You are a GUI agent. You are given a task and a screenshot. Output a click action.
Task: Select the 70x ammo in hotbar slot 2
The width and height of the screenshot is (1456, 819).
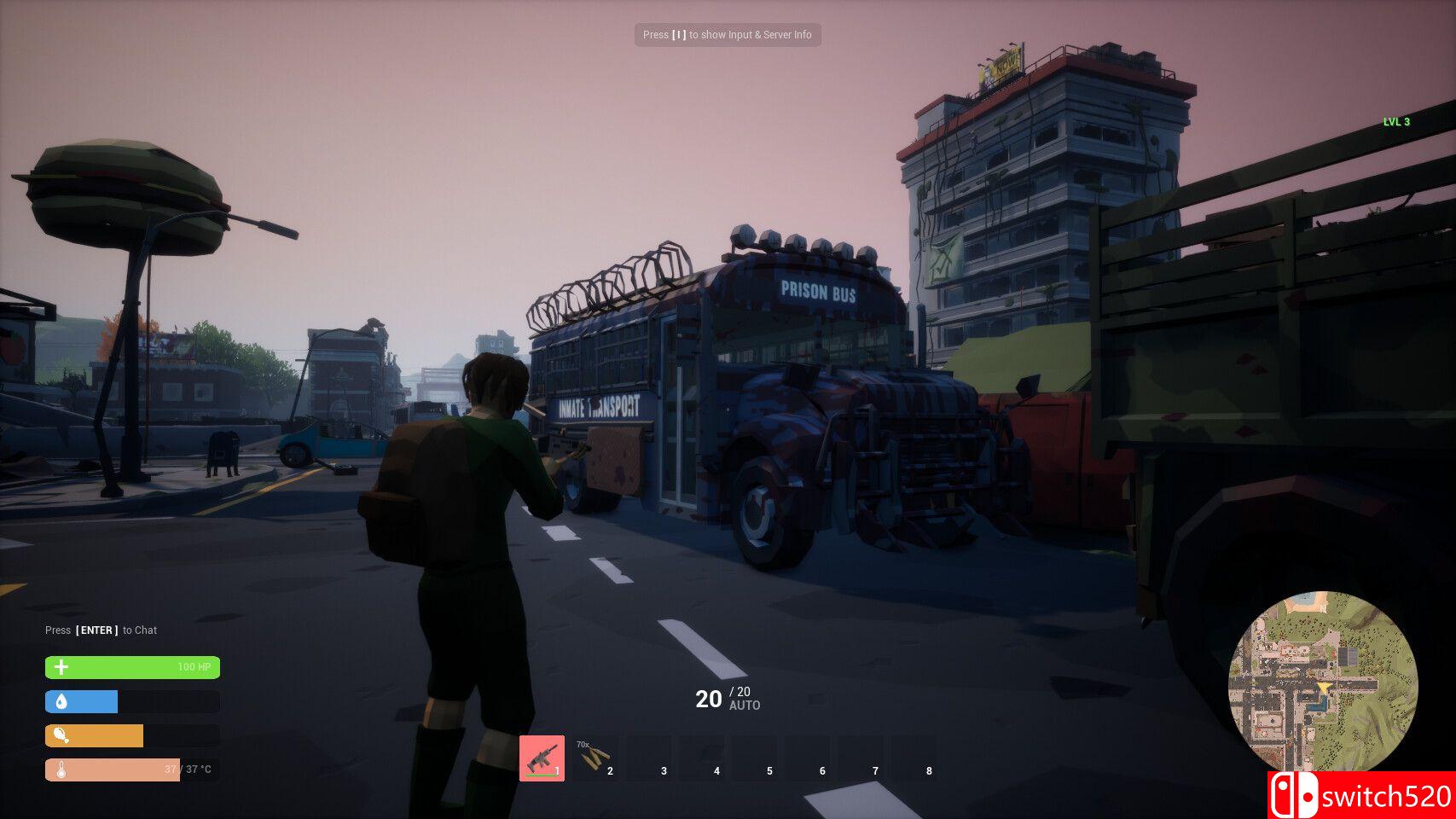[x=595, y=758]
